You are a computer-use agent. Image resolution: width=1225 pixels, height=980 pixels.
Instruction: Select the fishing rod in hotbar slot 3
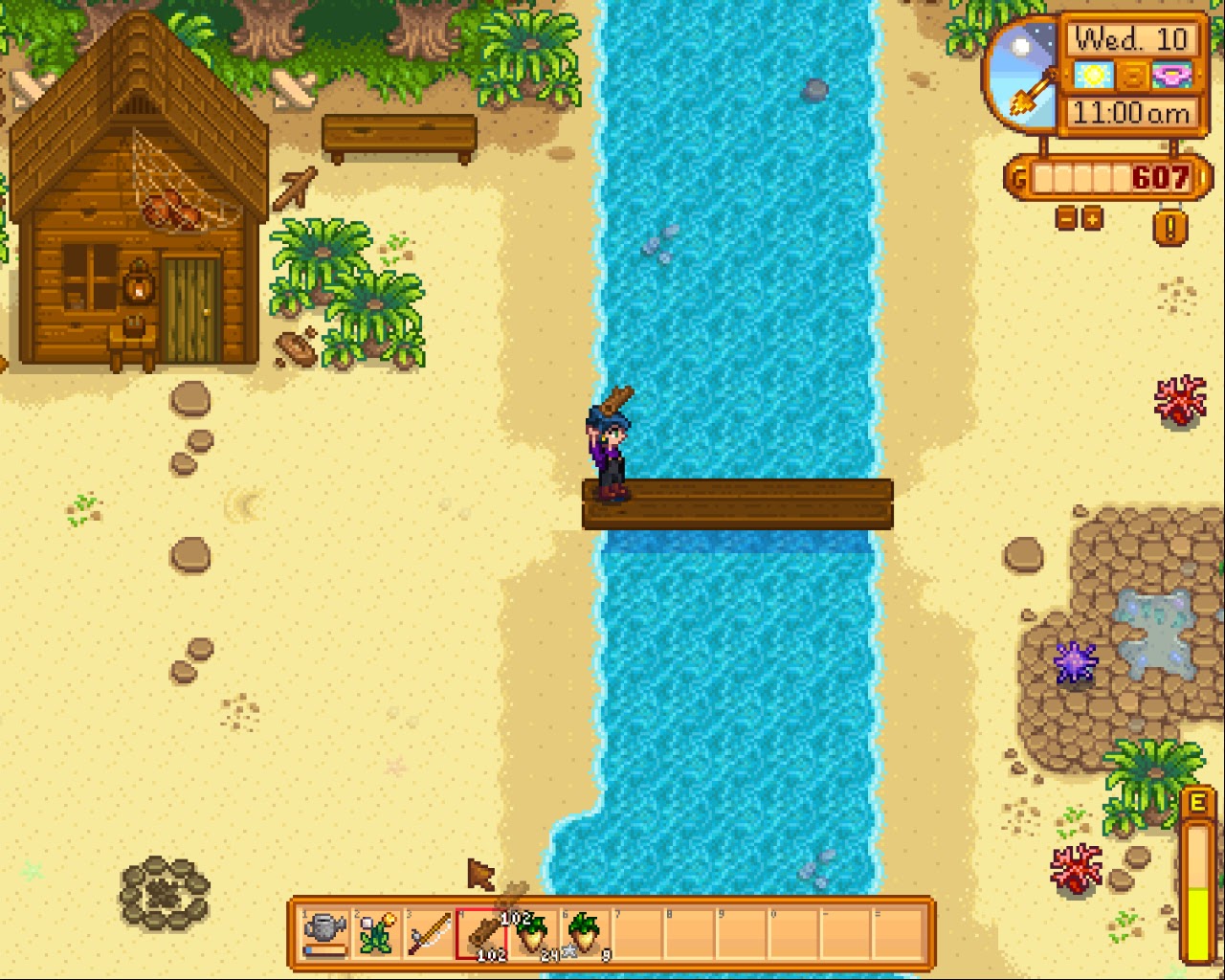point(430,933)
